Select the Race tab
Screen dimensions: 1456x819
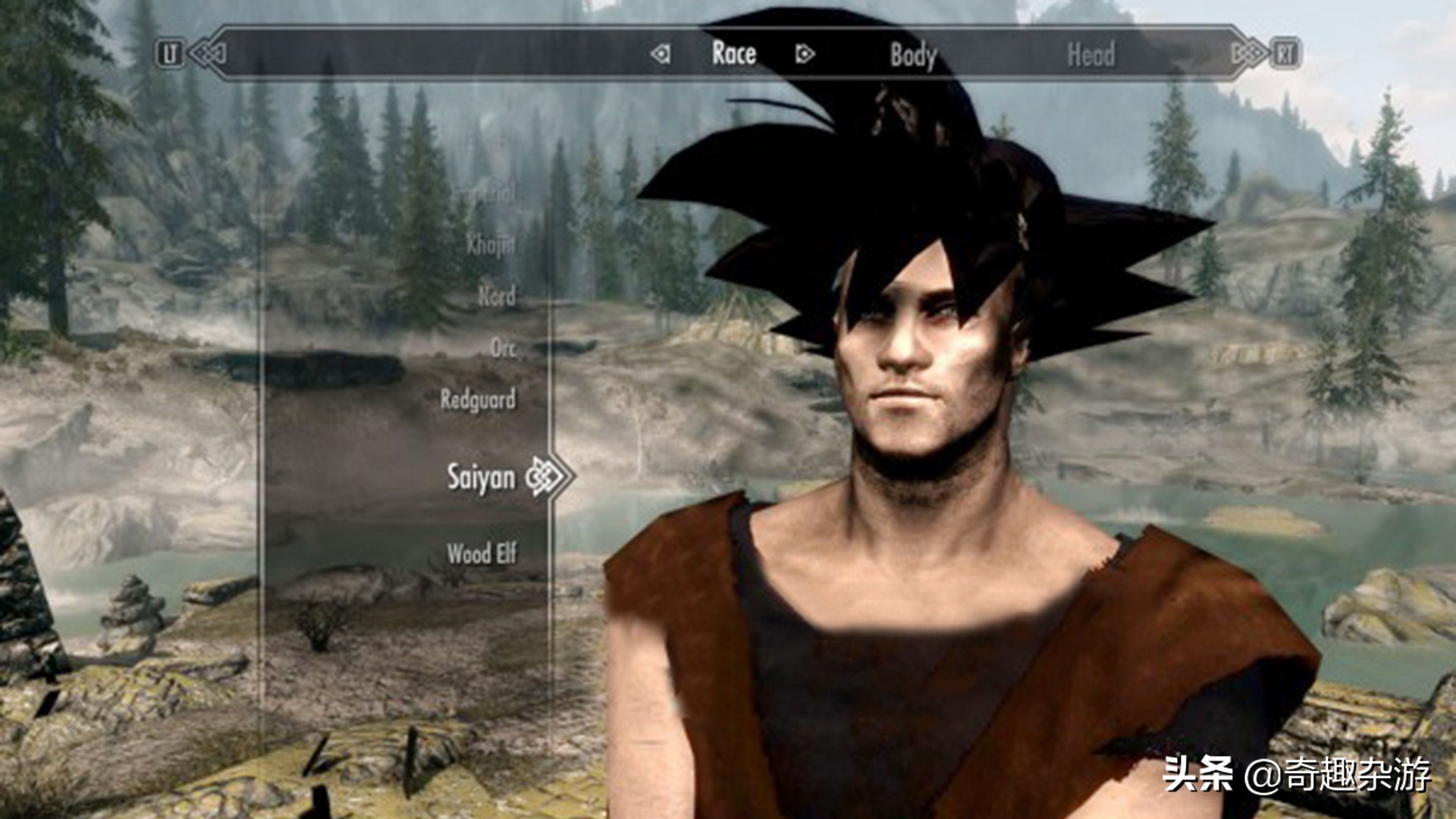733,53
